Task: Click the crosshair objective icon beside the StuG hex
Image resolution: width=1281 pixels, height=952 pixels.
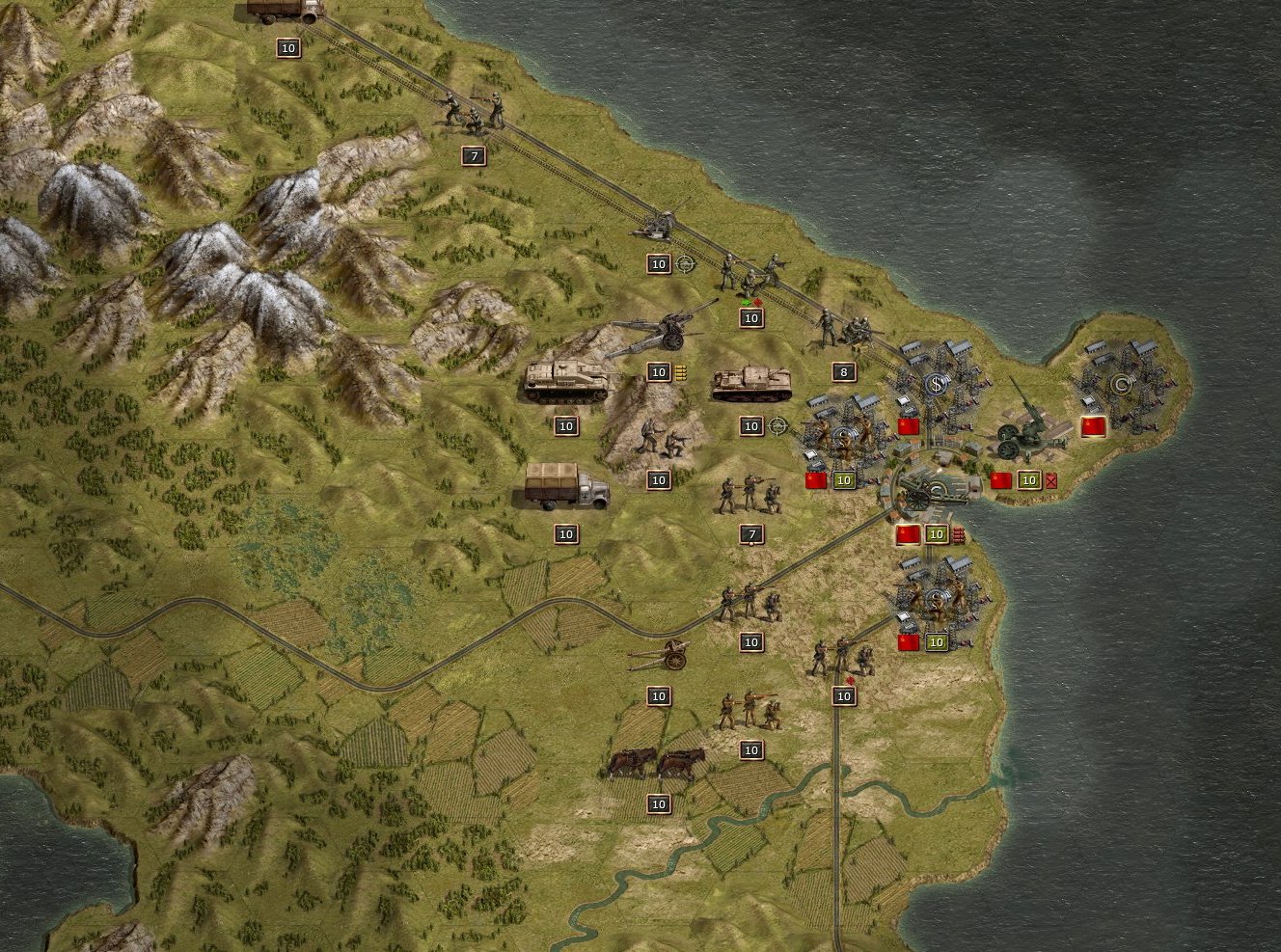Action: coord(777,425)
